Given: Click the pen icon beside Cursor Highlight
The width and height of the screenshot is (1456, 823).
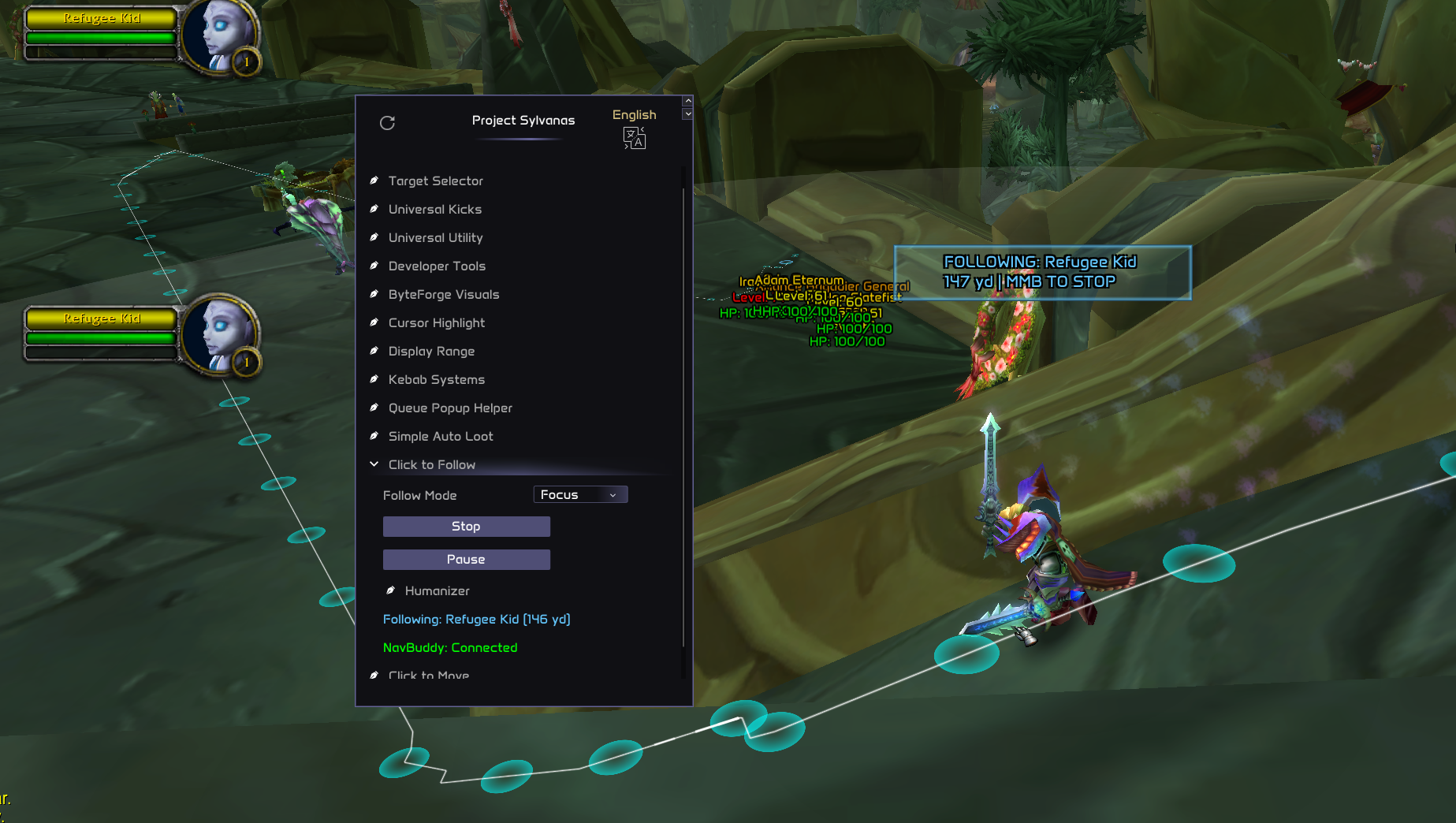Looking at the screenshot, I should 374,322.
